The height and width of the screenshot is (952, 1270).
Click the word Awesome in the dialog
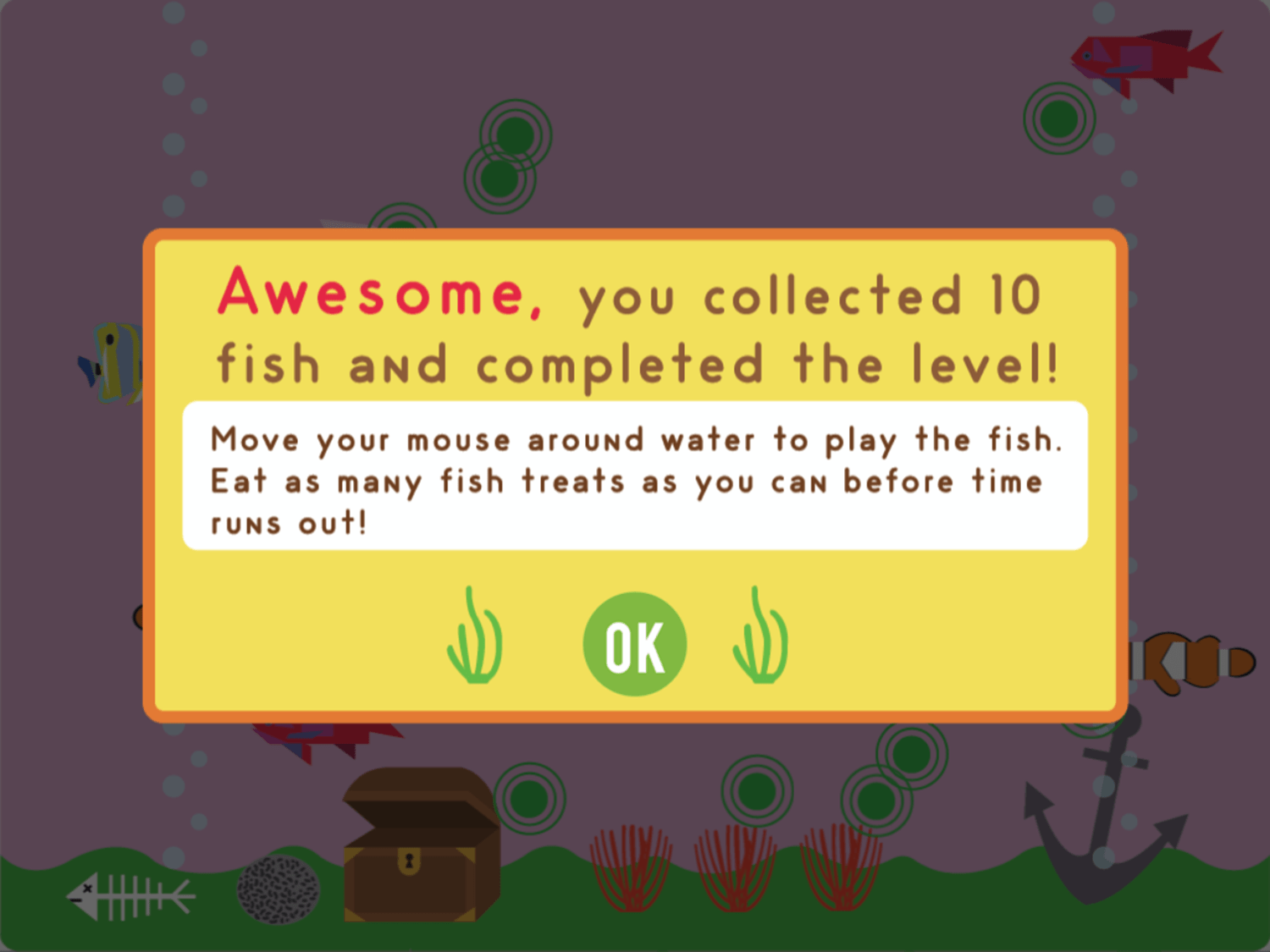point(373,296)
